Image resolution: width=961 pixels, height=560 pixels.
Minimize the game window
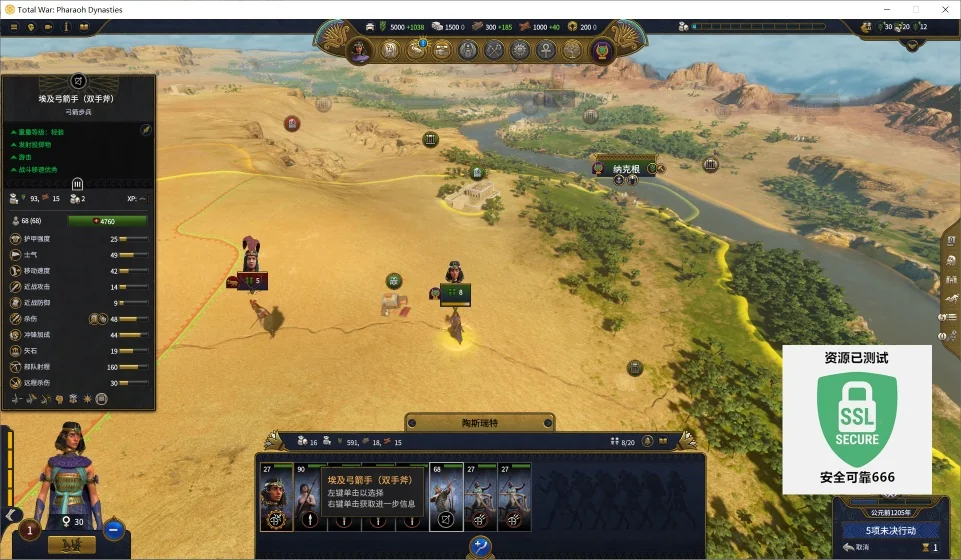[887, 9]
